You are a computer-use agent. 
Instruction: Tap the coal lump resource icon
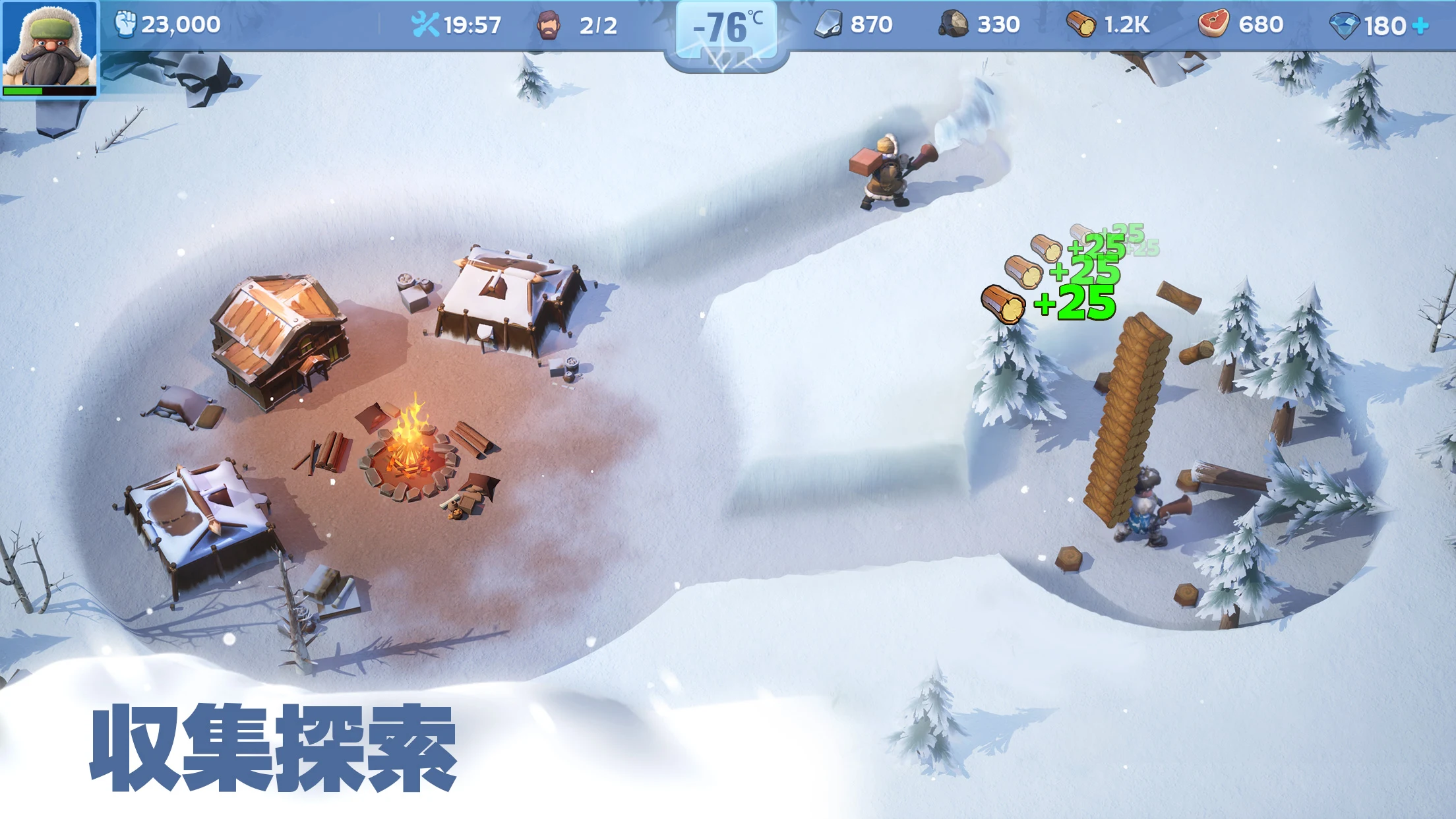(954, 24)
